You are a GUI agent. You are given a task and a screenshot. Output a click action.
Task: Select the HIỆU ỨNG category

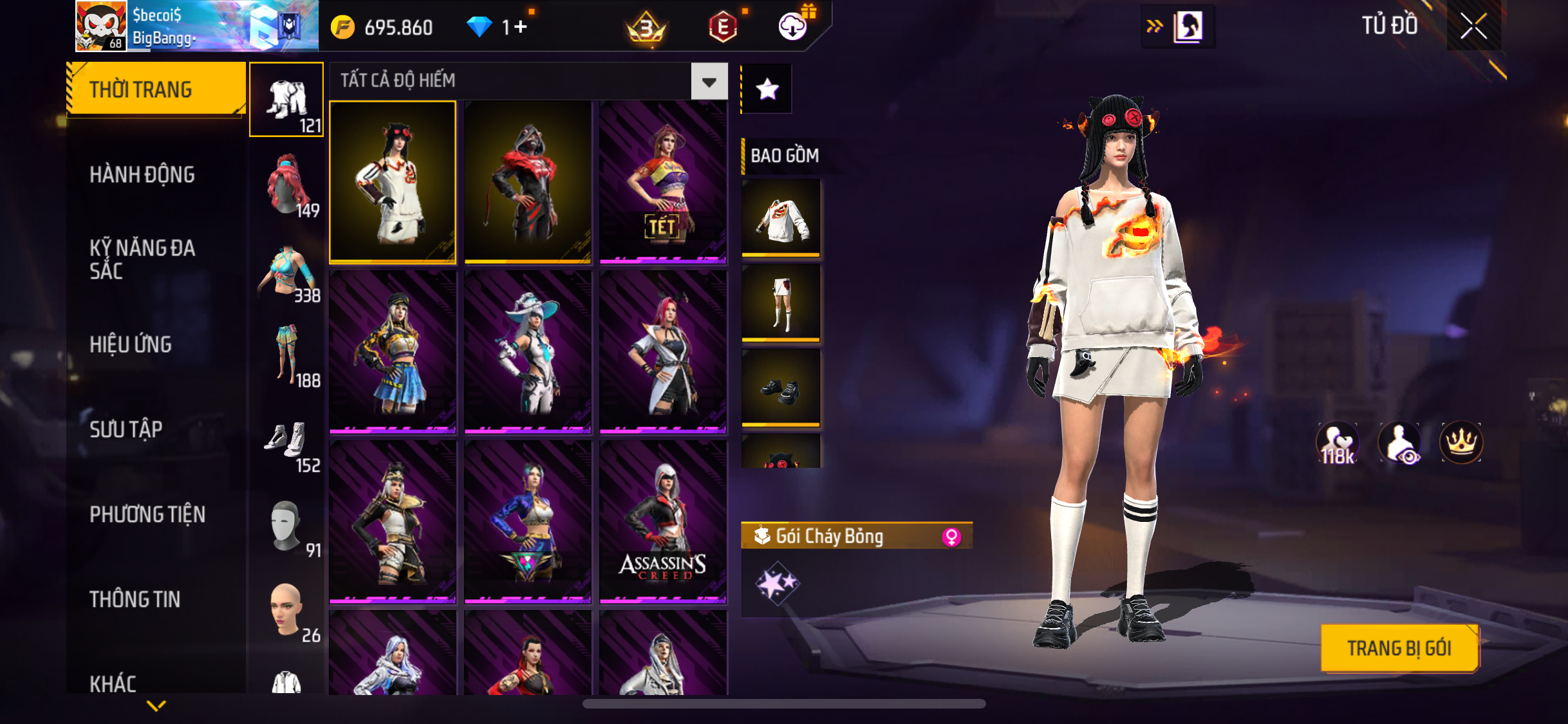131,344
